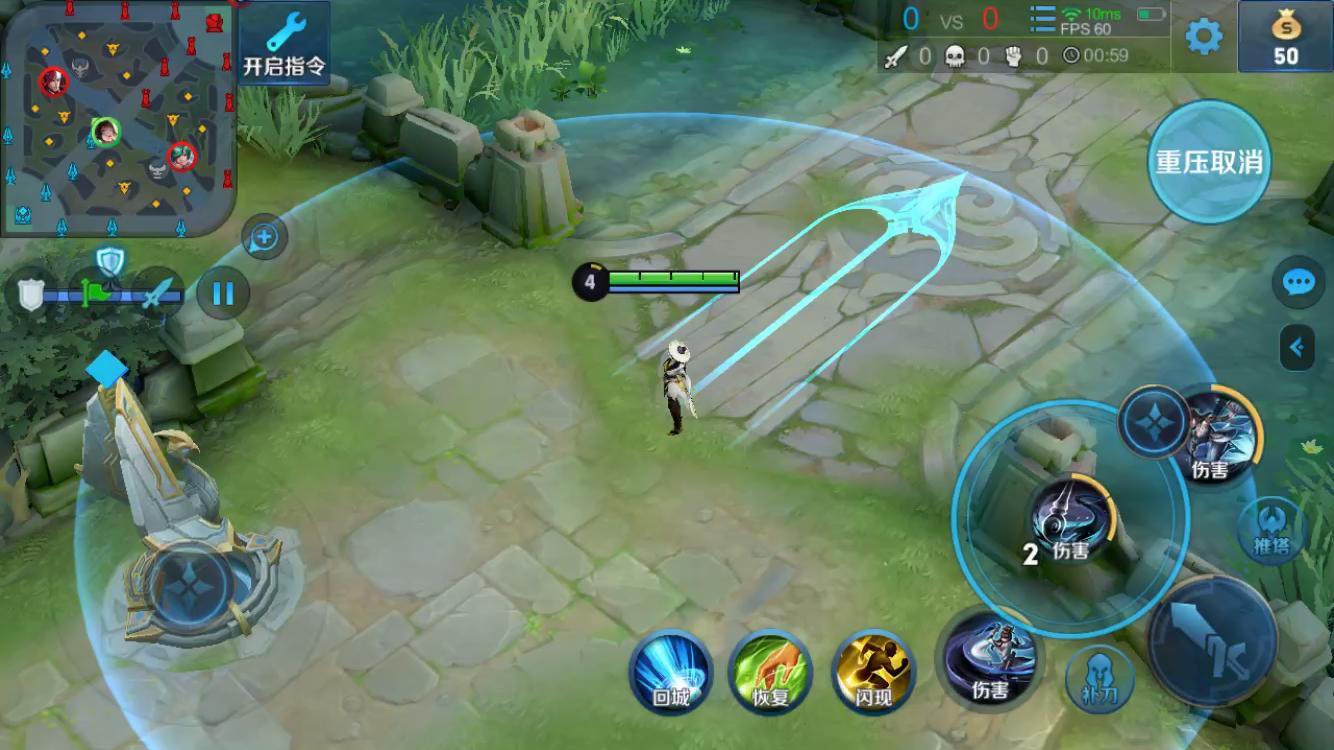Use the 恢复 heal spell

point(770,671)
